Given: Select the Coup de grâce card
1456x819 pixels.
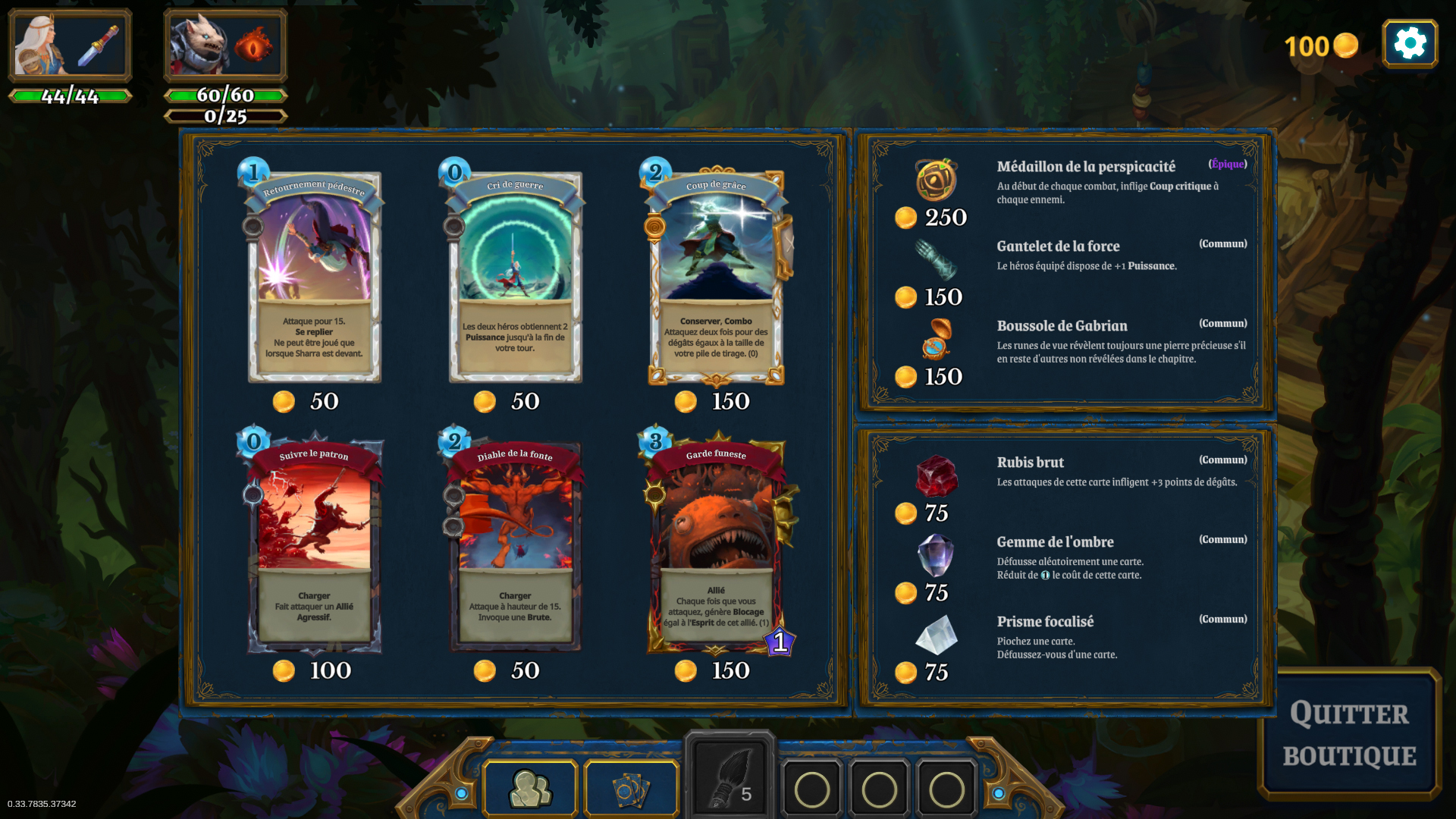Looking at the screenshot, I should pyautogui.click(x=716, y=277).
